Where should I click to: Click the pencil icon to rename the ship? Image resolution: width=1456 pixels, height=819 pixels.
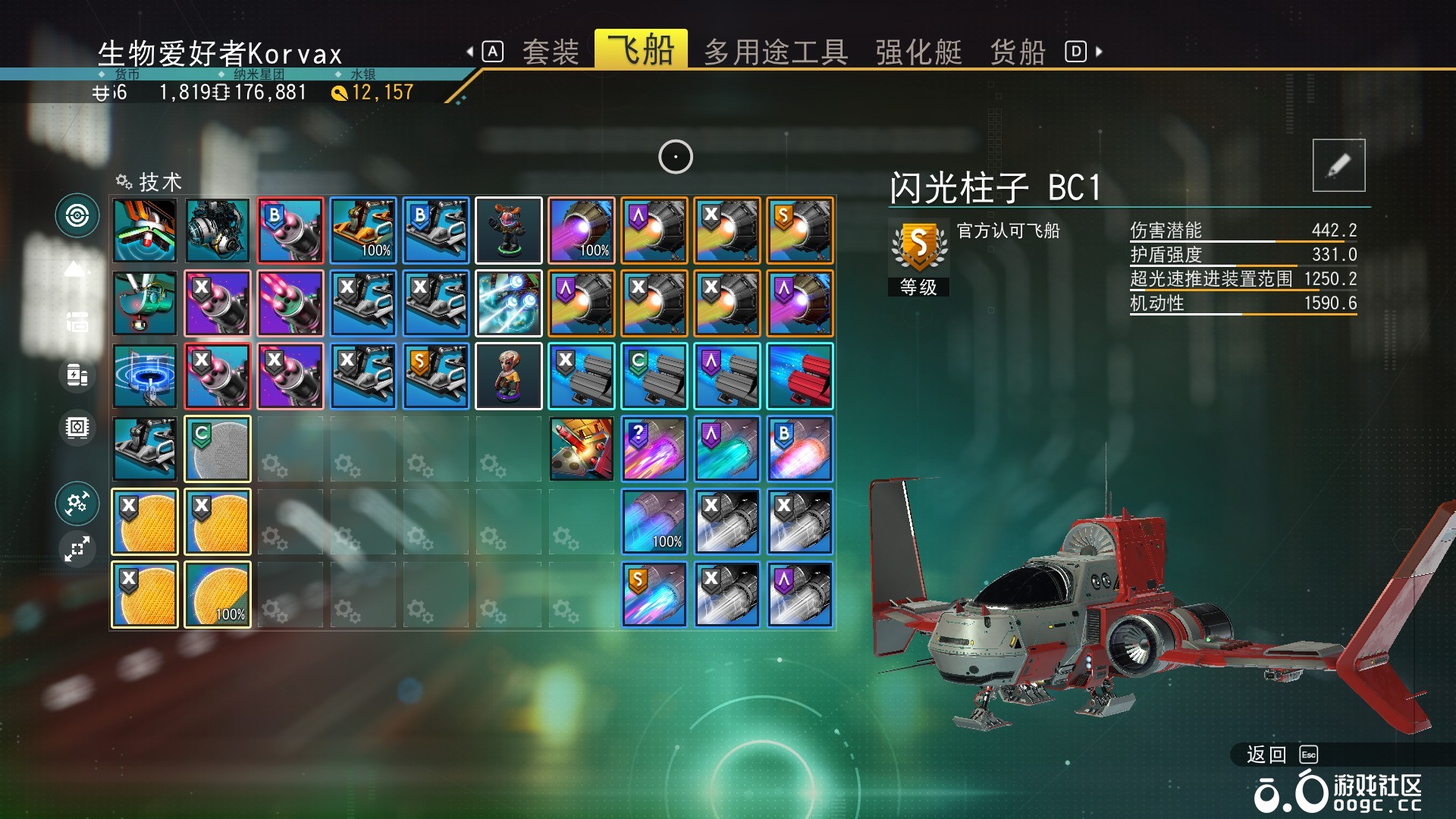click(x=1338, y=164)
